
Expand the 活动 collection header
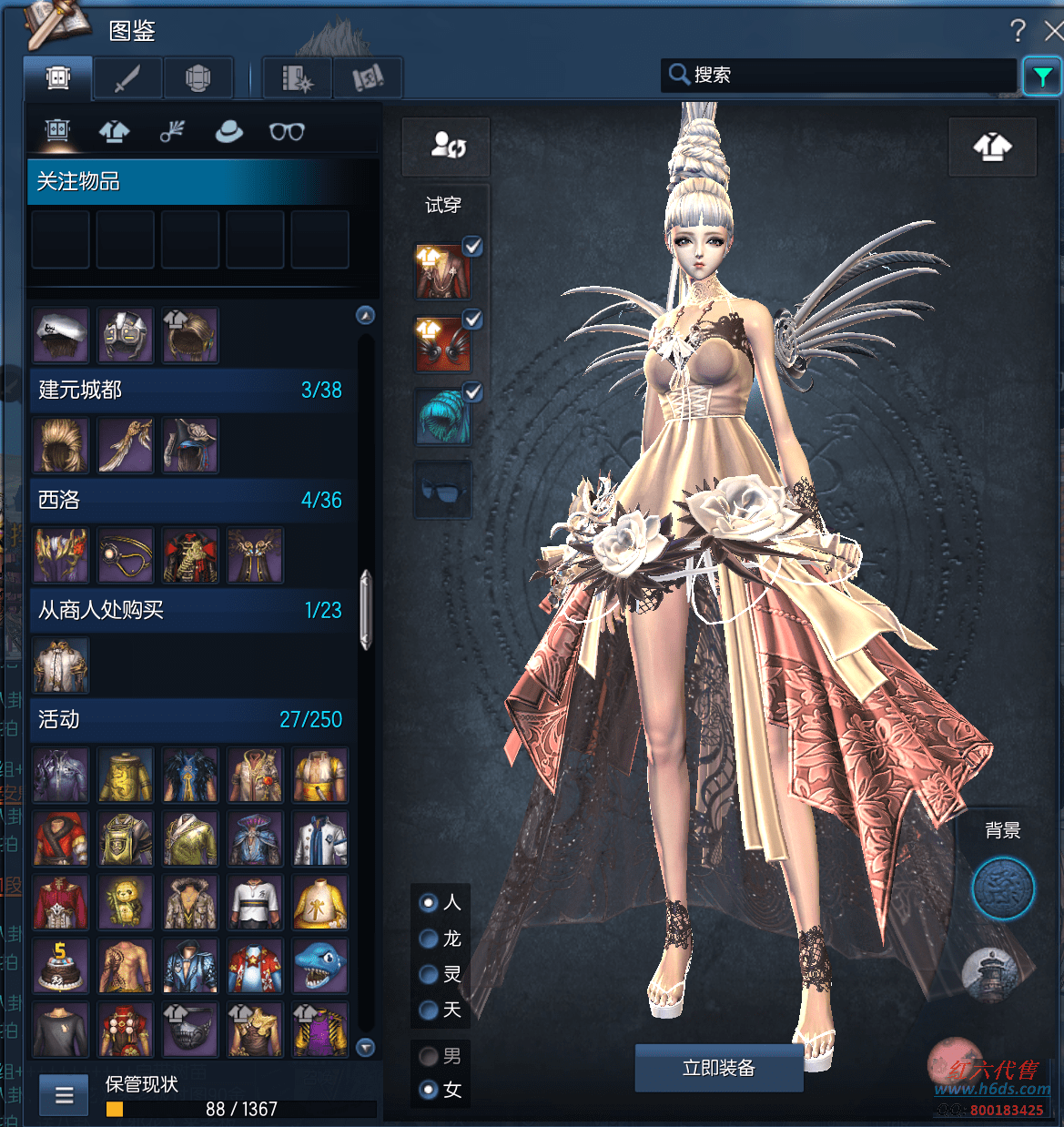pos(189,720)
